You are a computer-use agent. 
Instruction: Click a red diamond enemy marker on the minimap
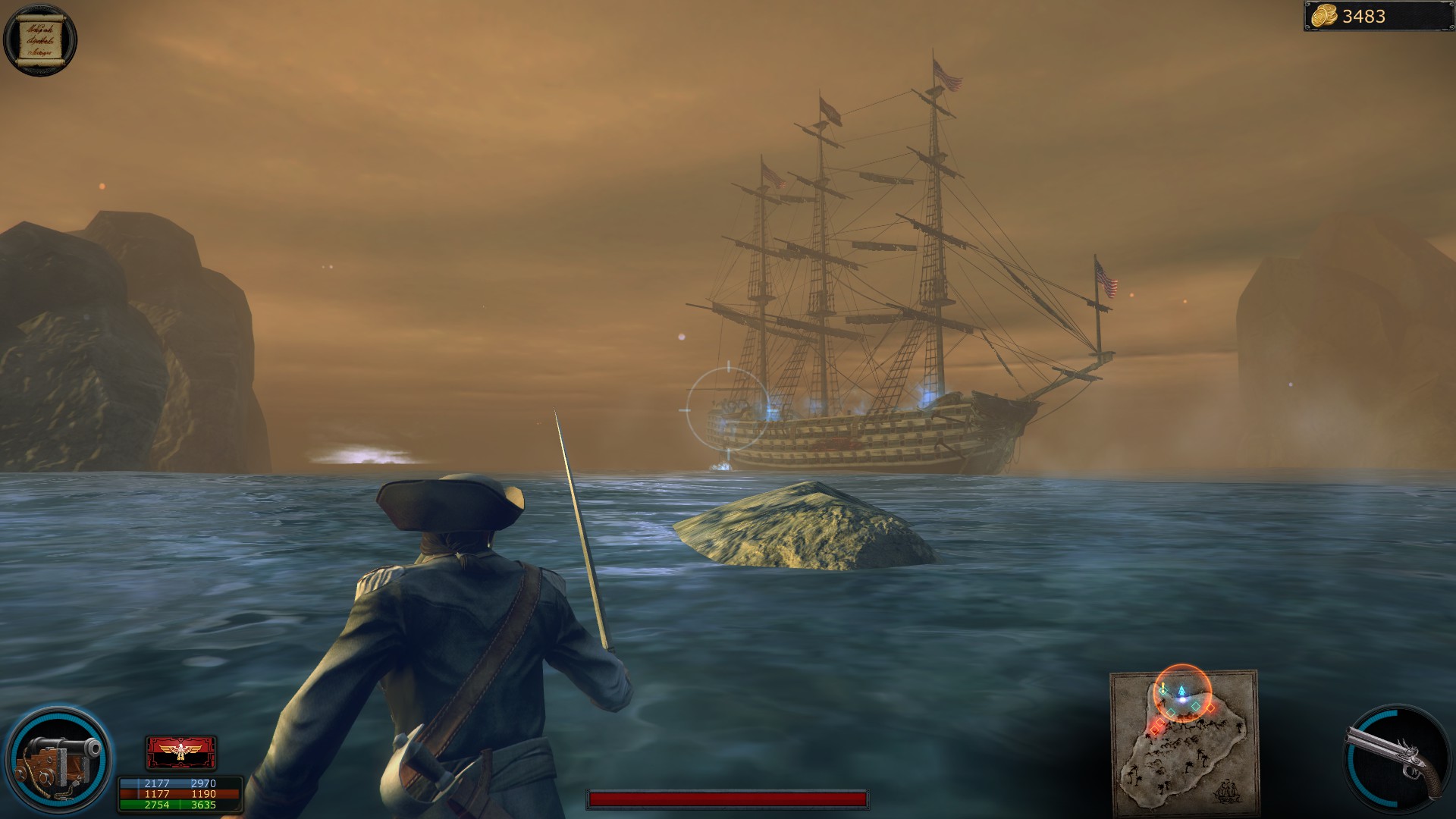pyautogui.click(x=1210, y=708)
